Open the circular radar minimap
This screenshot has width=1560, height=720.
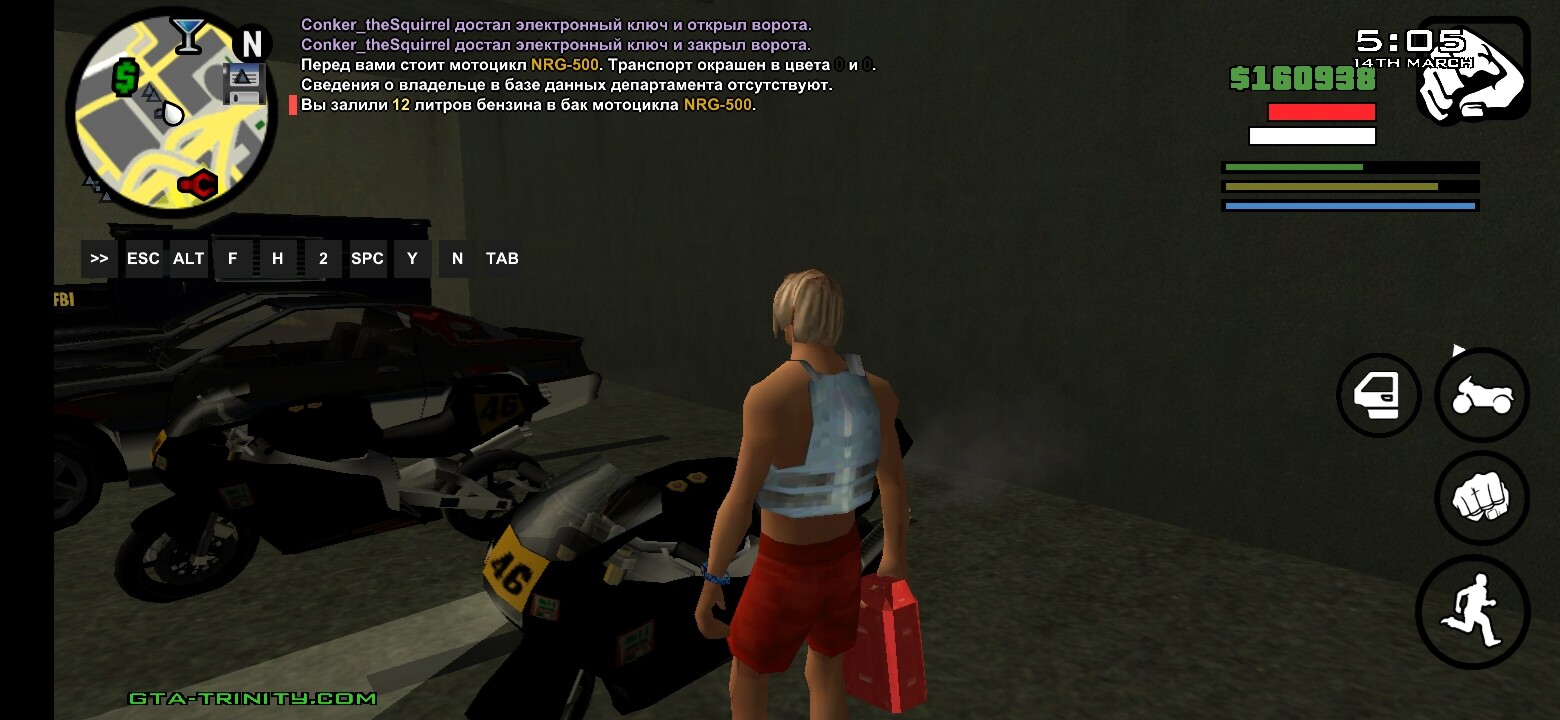pos(170,113)
